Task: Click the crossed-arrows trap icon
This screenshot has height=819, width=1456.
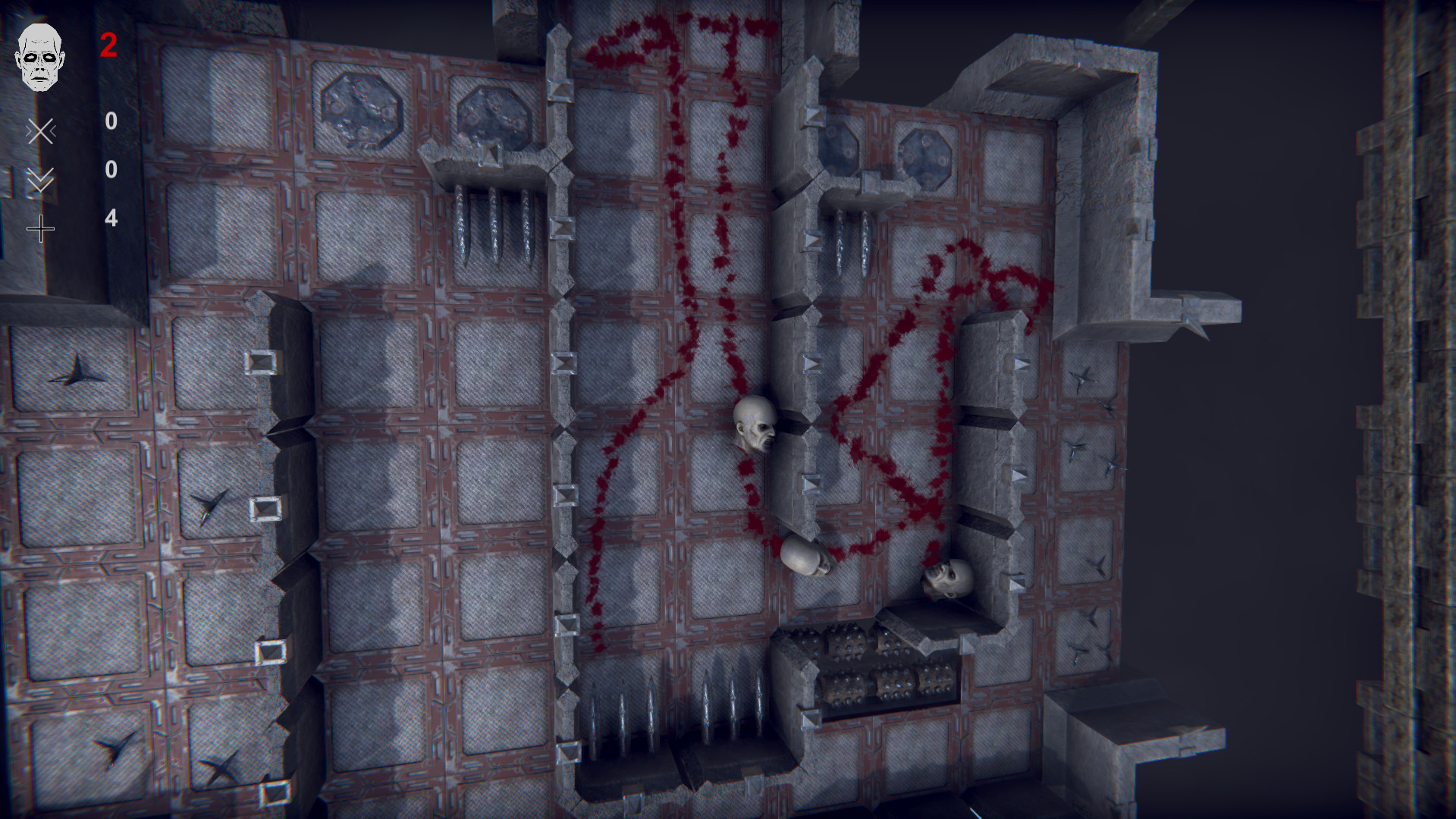Action: point(42,130)
